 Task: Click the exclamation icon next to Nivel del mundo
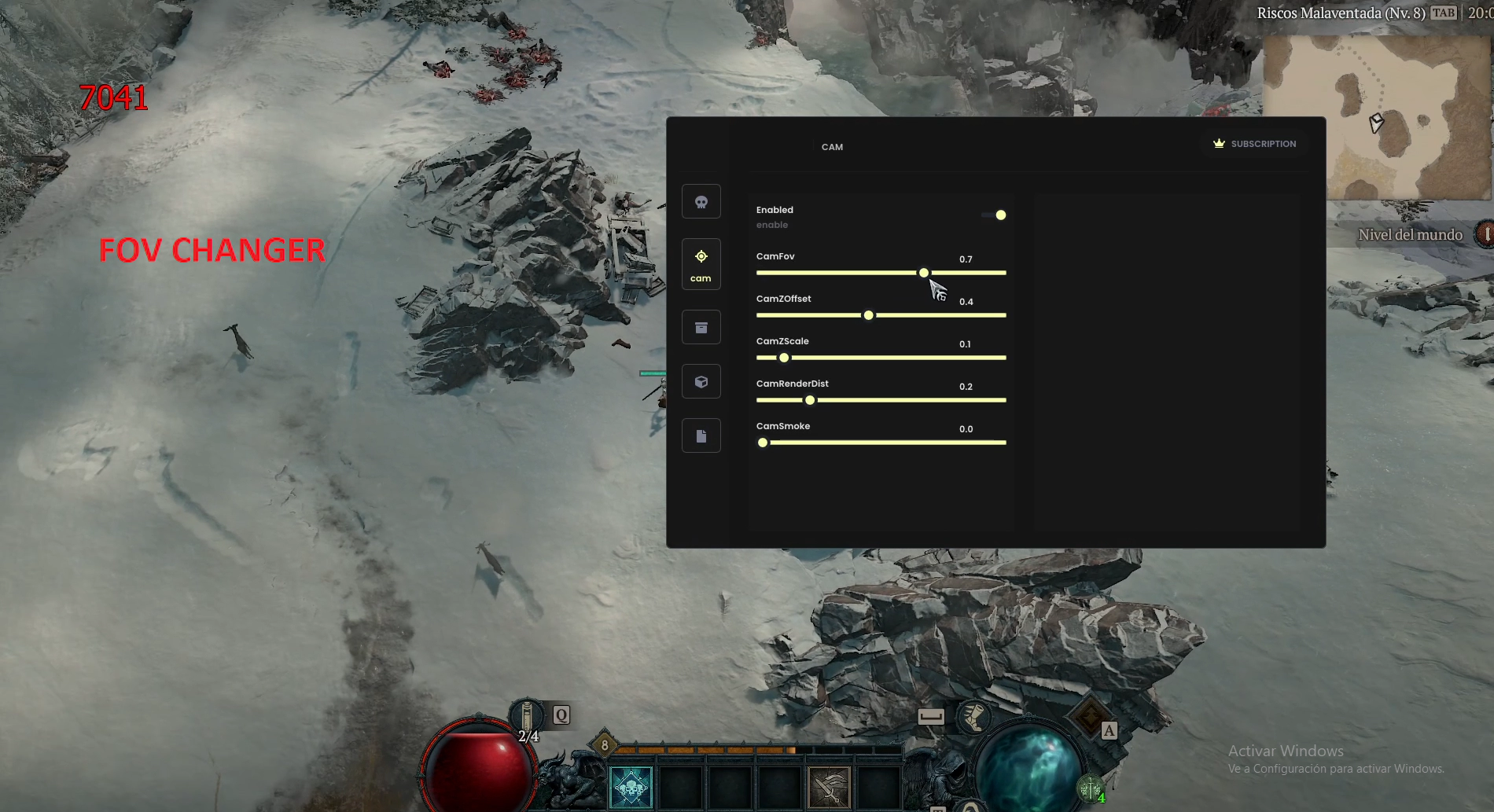point(1487,233)
